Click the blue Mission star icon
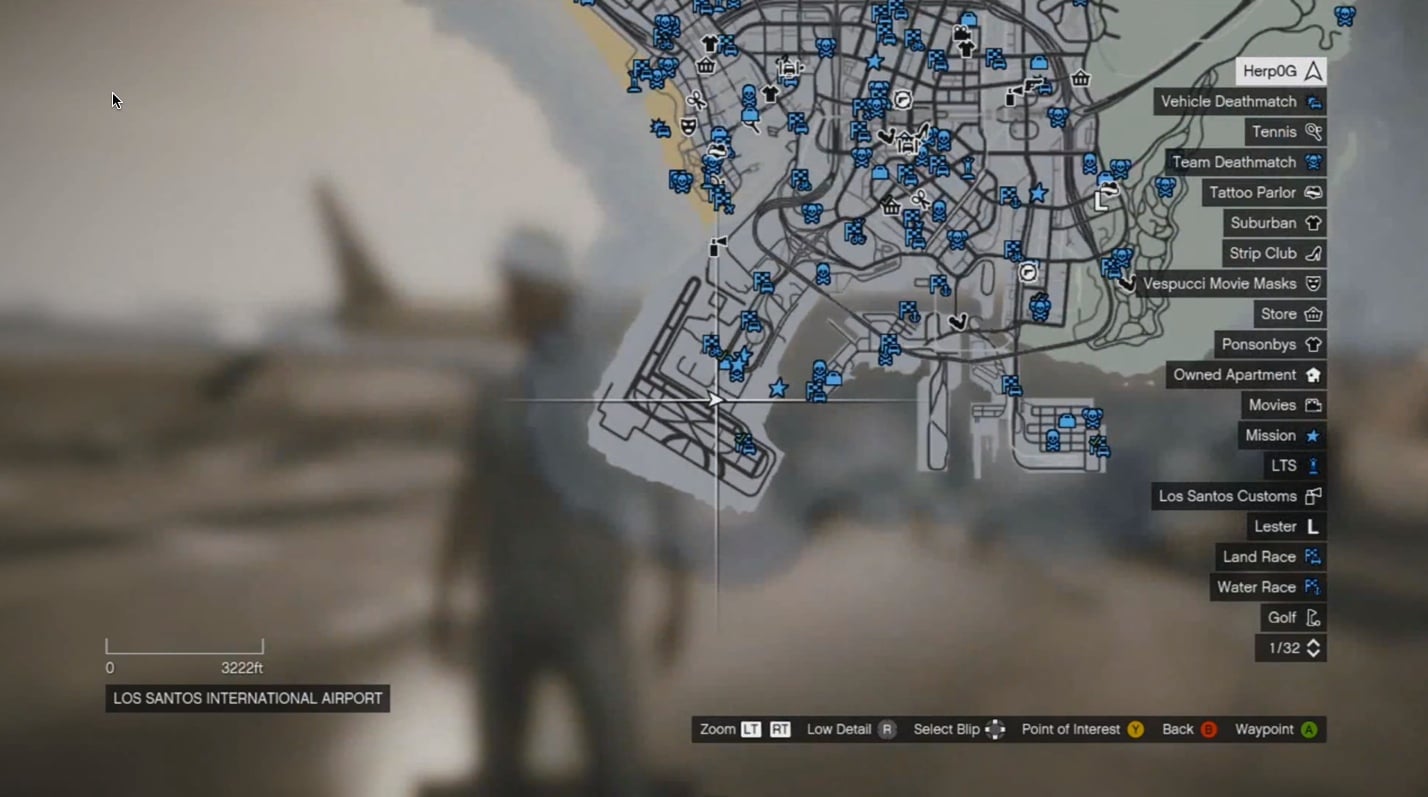 [1313, 435]
